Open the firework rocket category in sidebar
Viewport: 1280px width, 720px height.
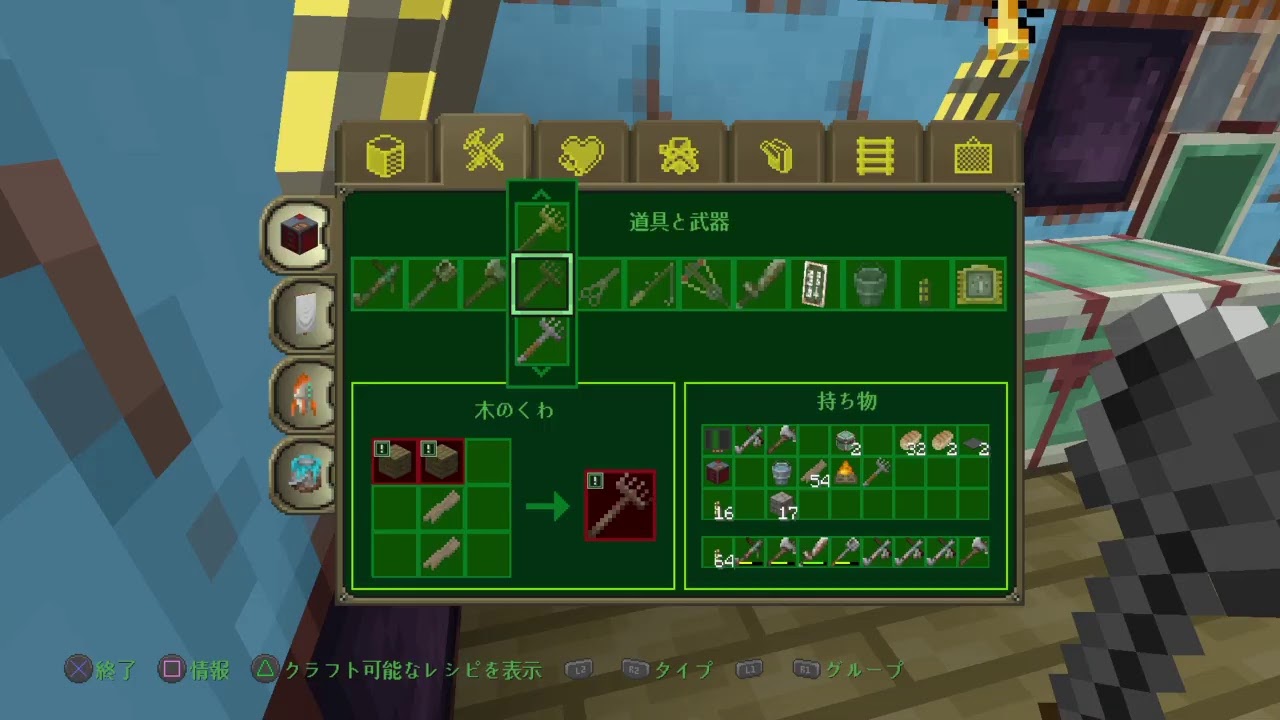[x=303, y=393]
